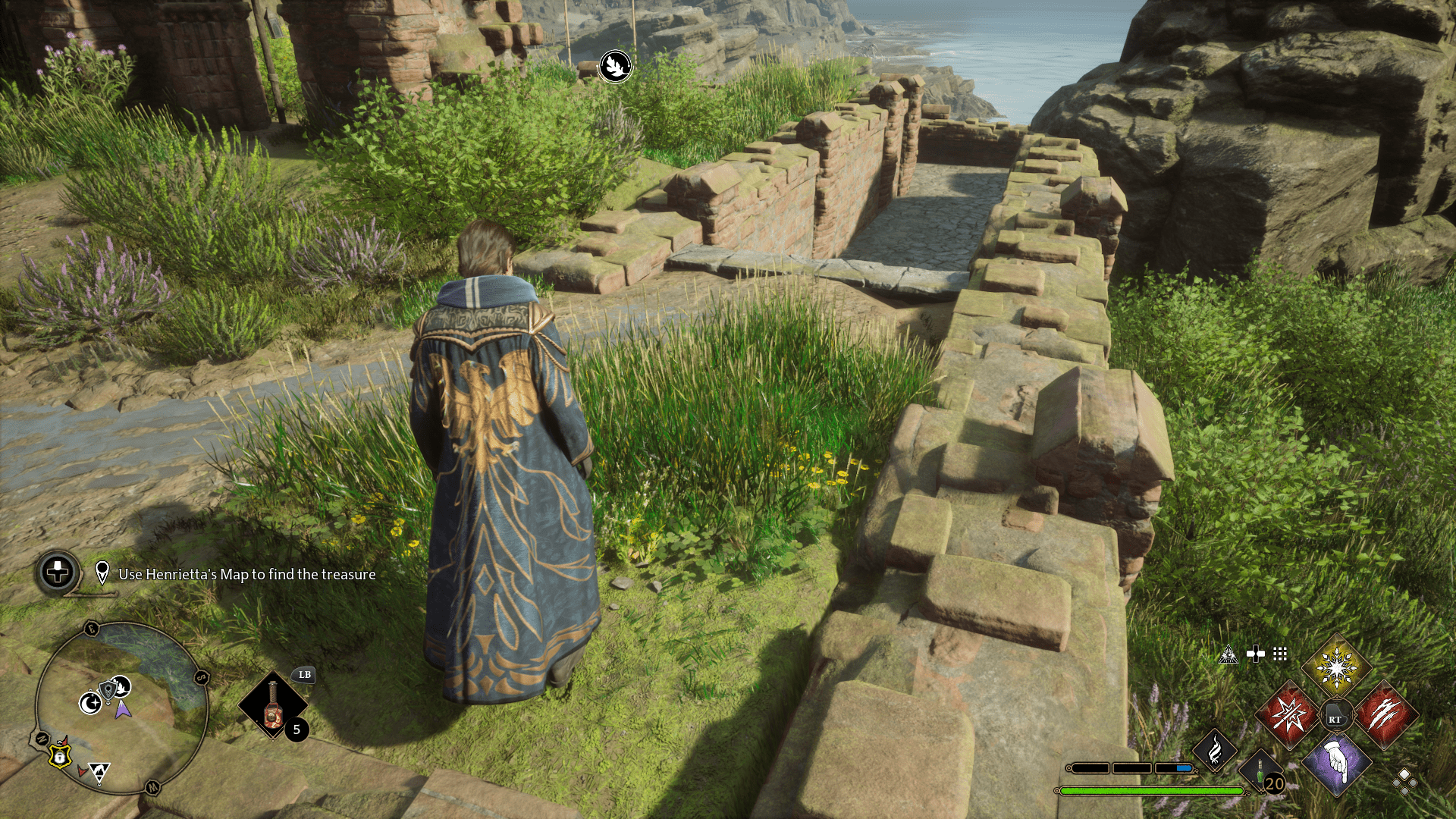Select the locked camp shield on the minimap
1456x819 pixels.
(59, 758)
